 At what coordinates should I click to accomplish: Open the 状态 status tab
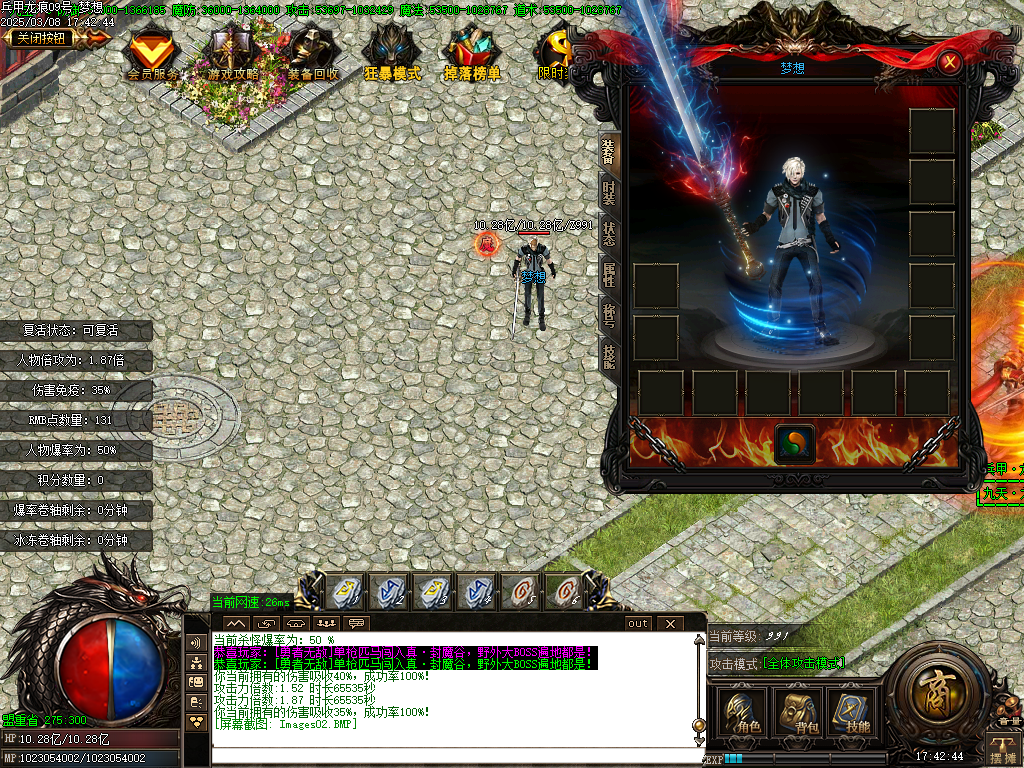[608, 234]
